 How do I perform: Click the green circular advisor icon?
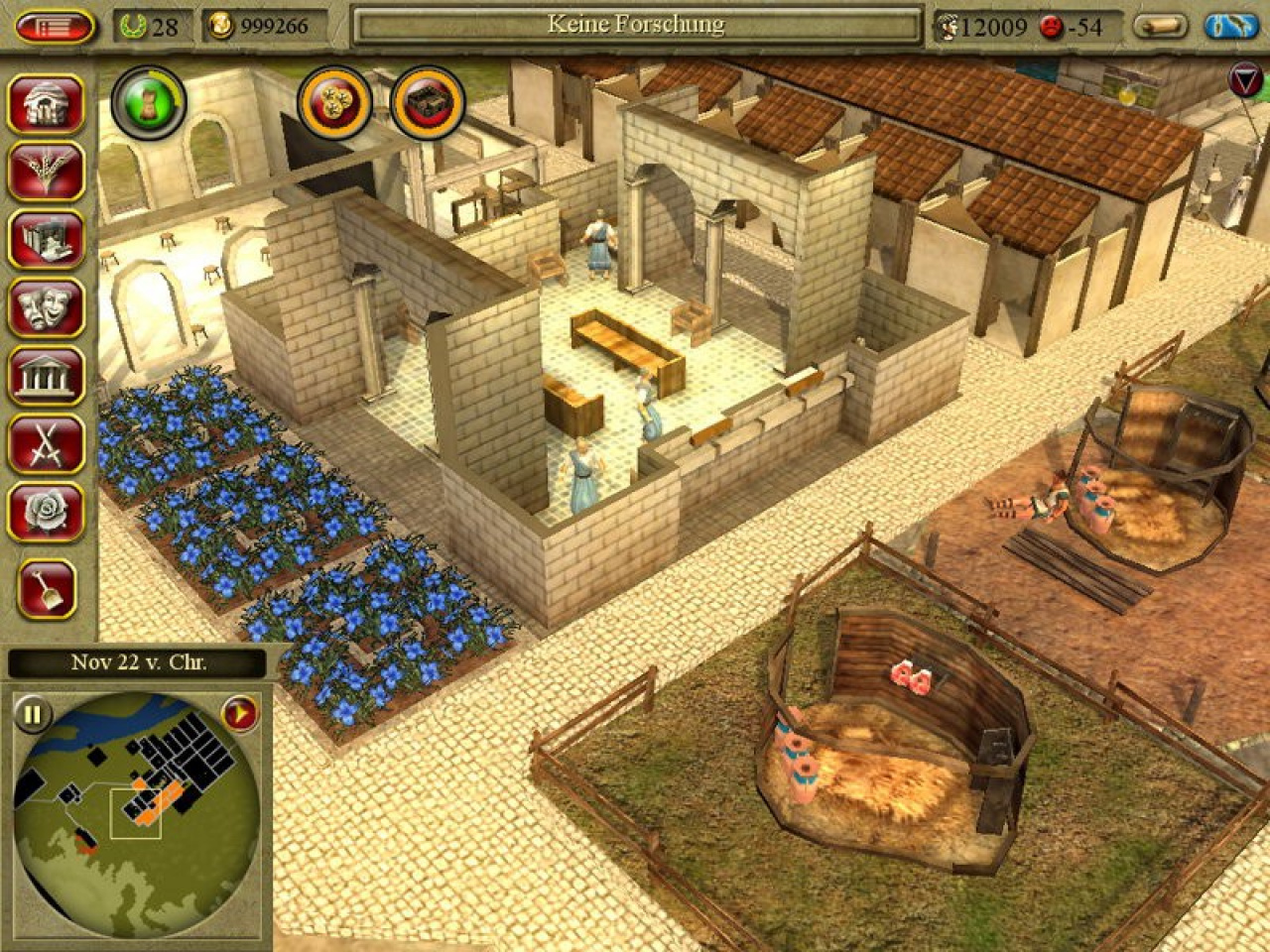pyautogui.click(x=148, y=101)
